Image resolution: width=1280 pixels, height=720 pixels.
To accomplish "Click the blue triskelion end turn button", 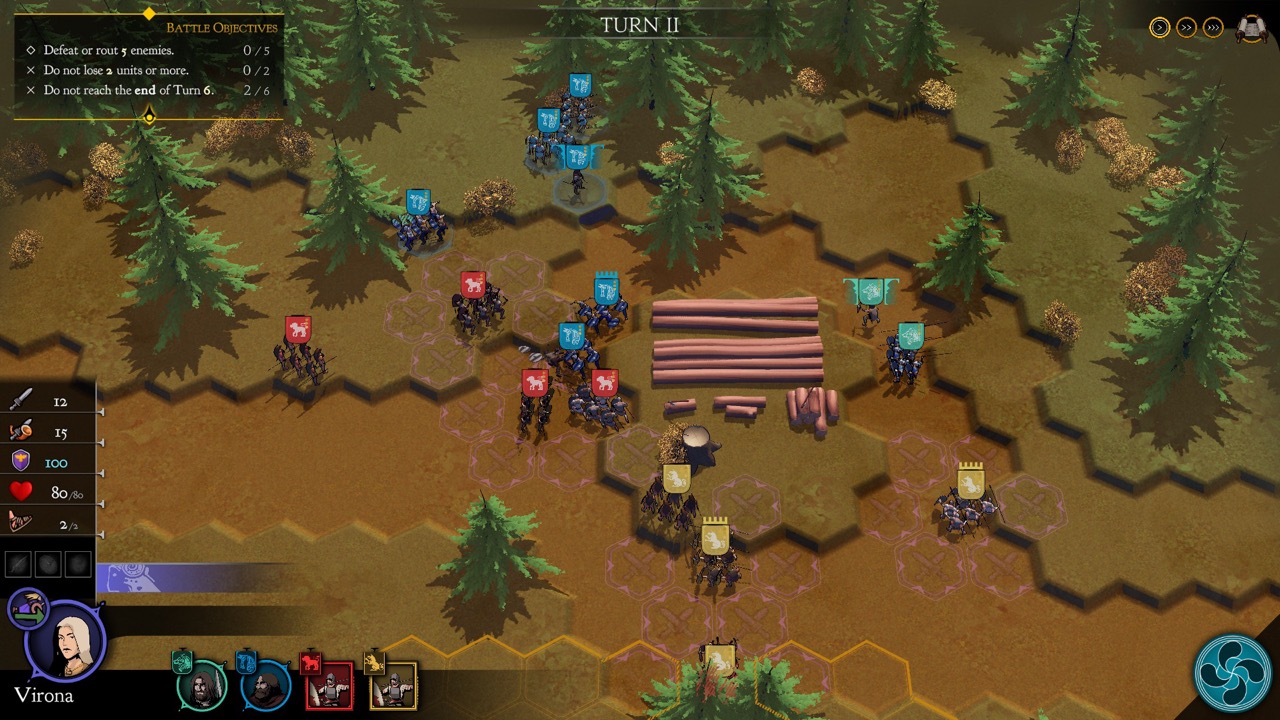I will tap(1232, 673).
